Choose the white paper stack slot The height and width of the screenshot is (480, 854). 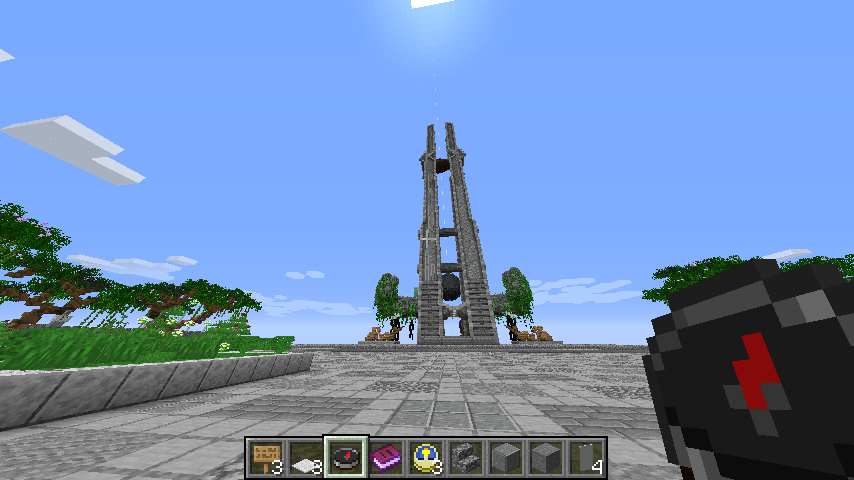point(306,458)
